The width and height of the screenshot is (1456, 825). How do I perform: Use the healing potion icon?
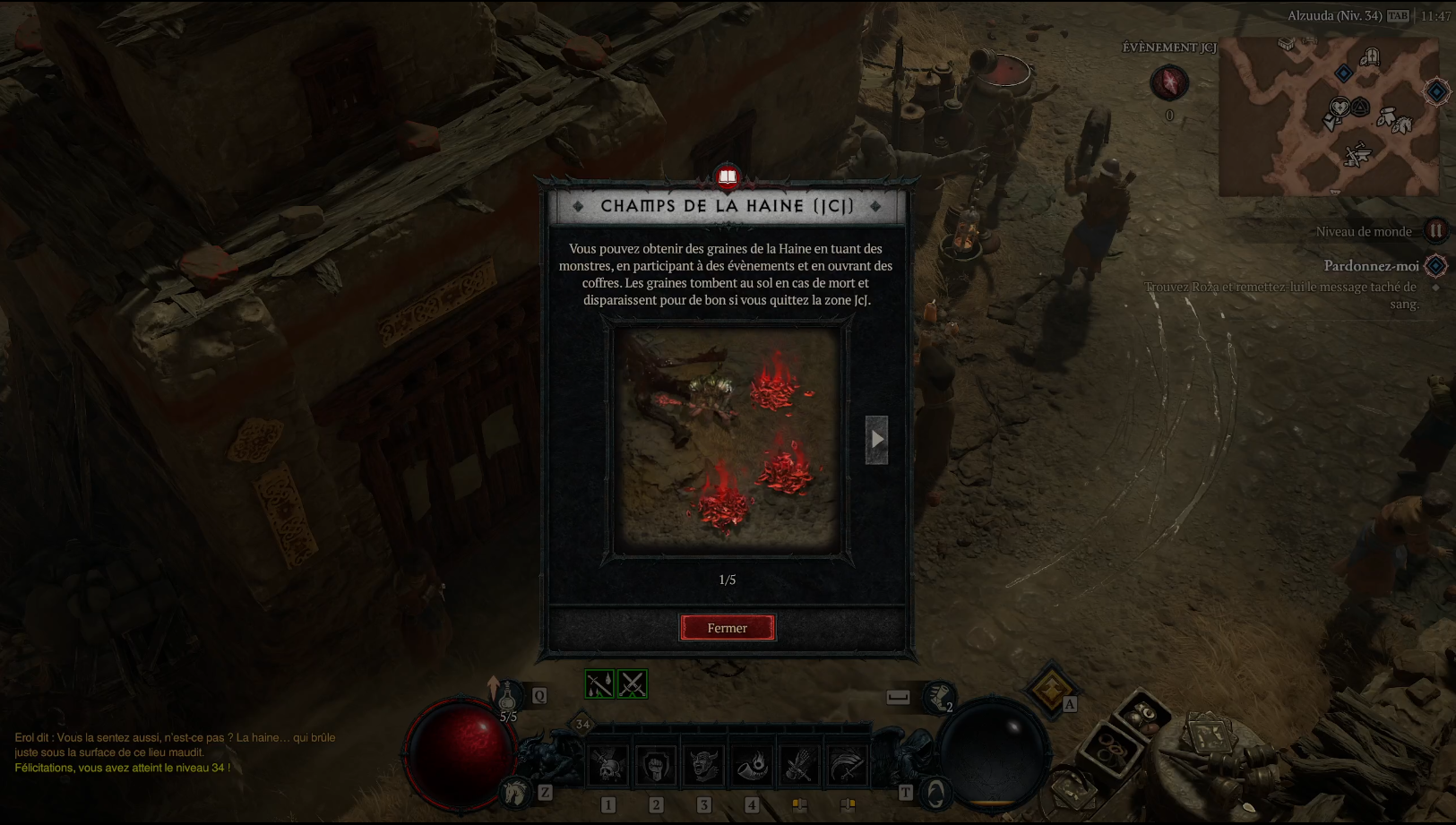507,696
